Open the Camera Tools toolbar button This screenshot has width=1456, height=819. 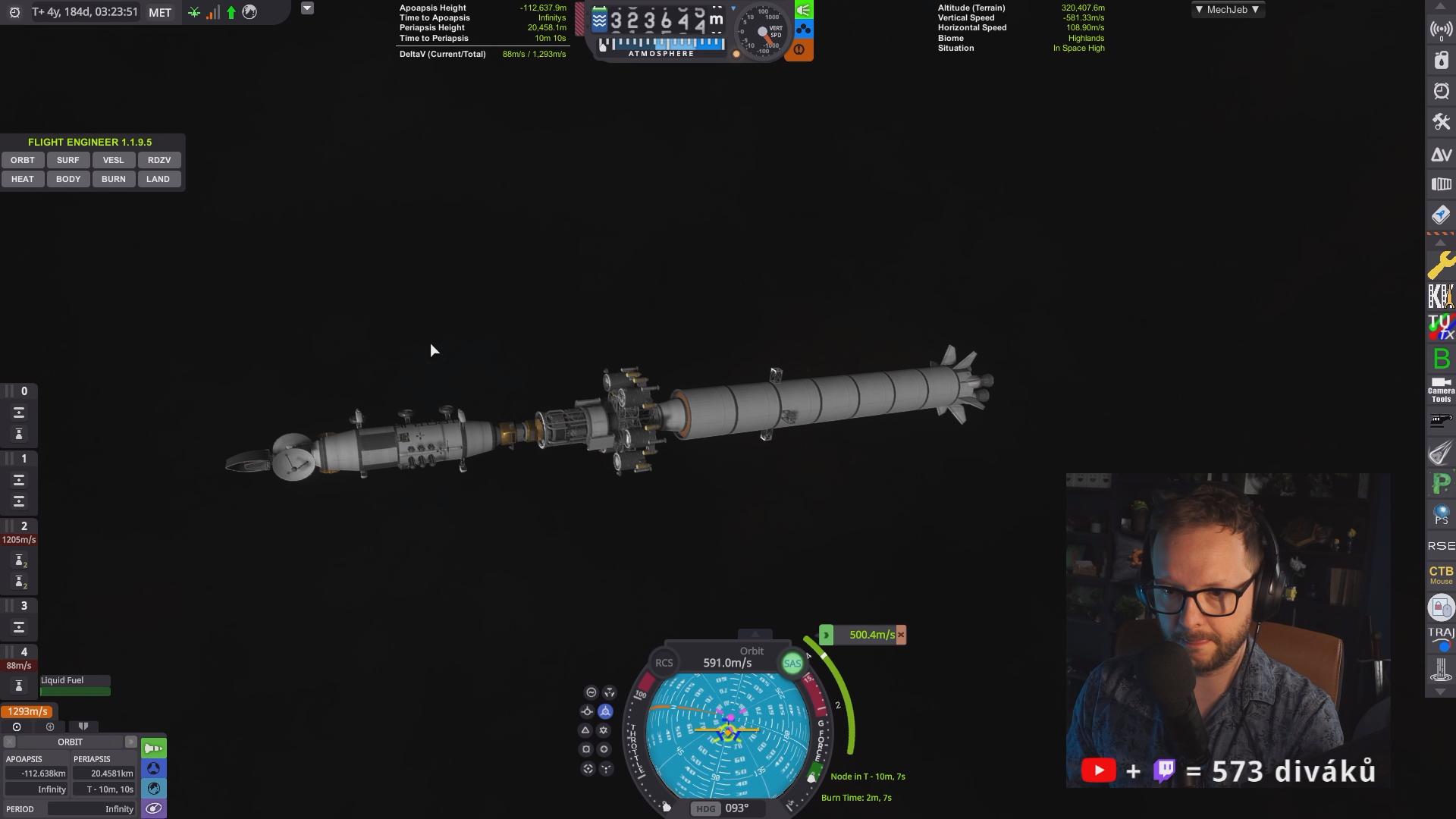tap(1441, 390)
